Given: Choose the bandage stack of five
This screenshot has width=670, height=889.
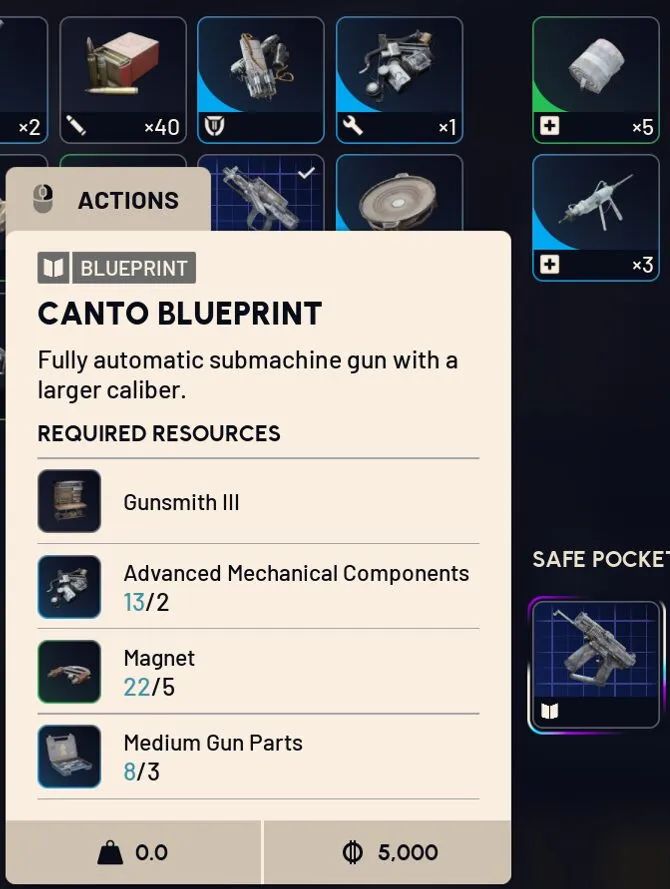Looking at the screenshot, I should pos(595,80).
